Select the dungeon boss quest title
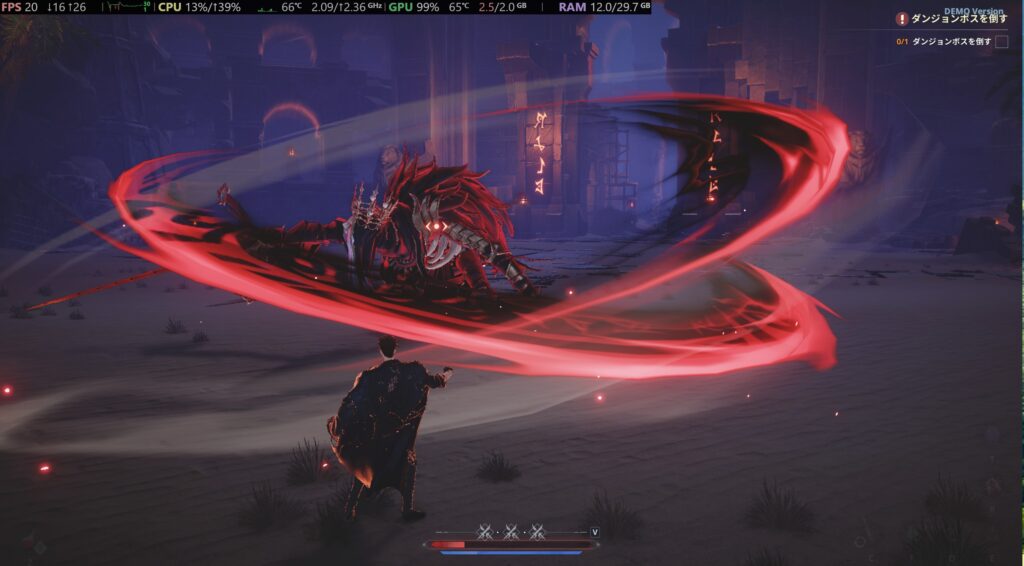Image resolution: width=1024 pixels, height=566 pixels. pyautogui.click(x=958, y=19)
